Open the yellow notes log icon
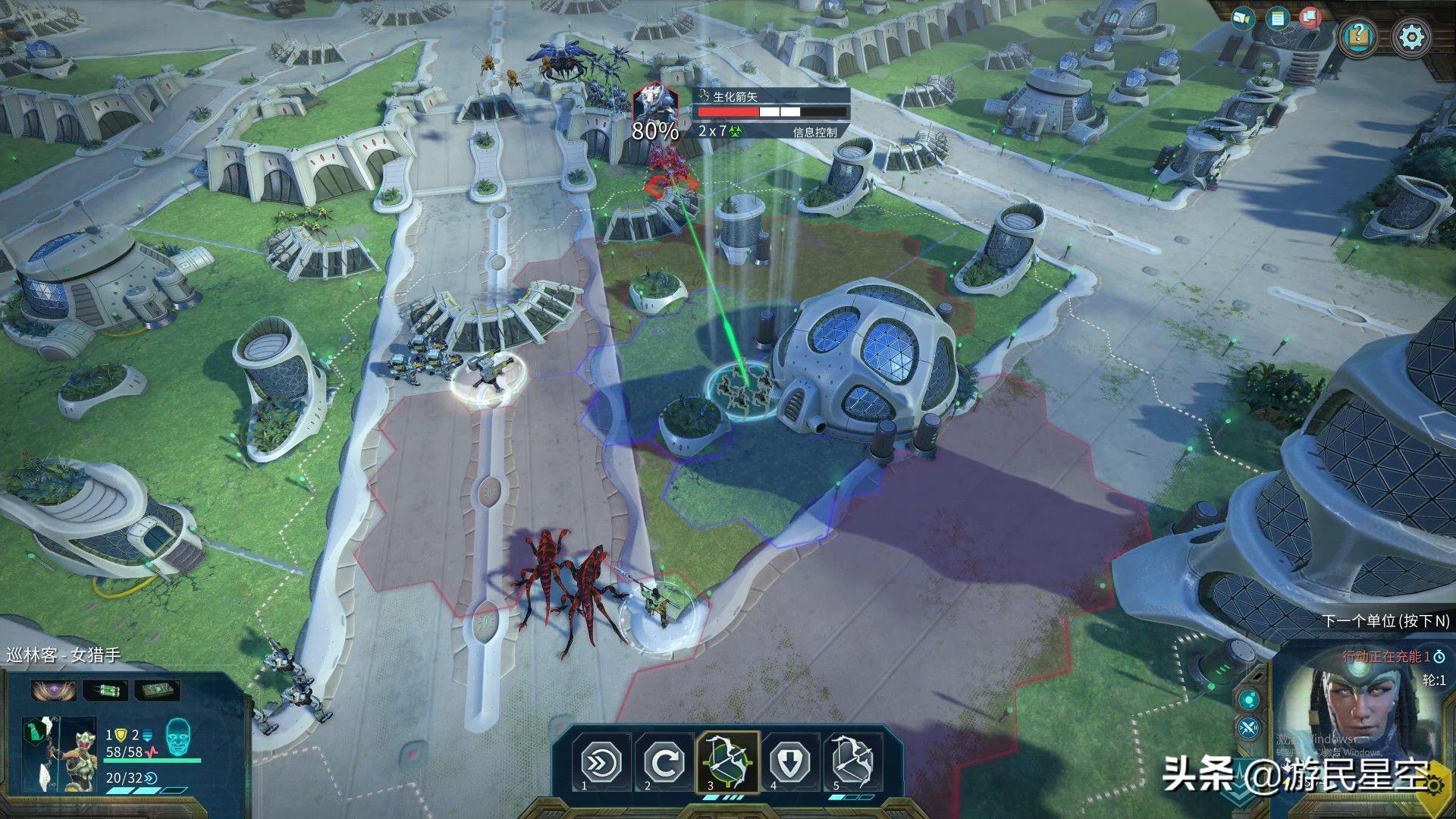Image resolution: width=1456 pixels, height=819 pixels. [1279, 18]
